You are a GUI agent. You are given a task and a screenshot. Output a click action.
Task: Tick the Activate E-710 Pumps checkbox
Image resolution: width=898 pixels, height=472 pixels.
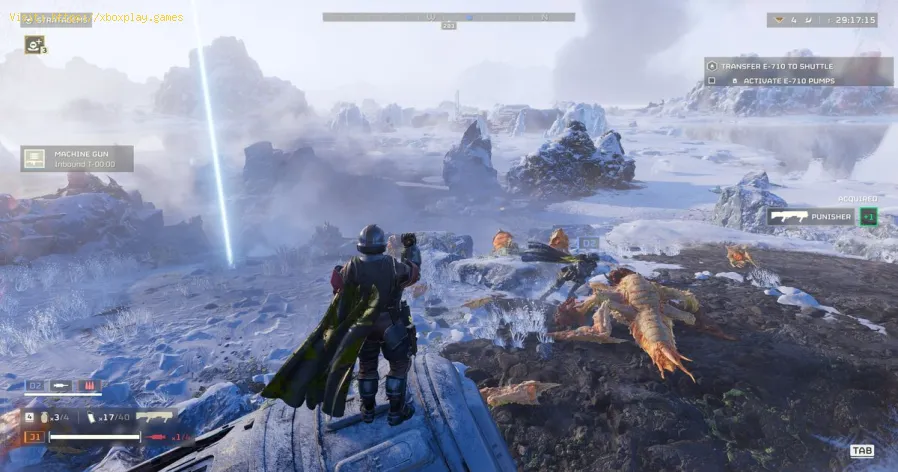[x=711, y=80]
